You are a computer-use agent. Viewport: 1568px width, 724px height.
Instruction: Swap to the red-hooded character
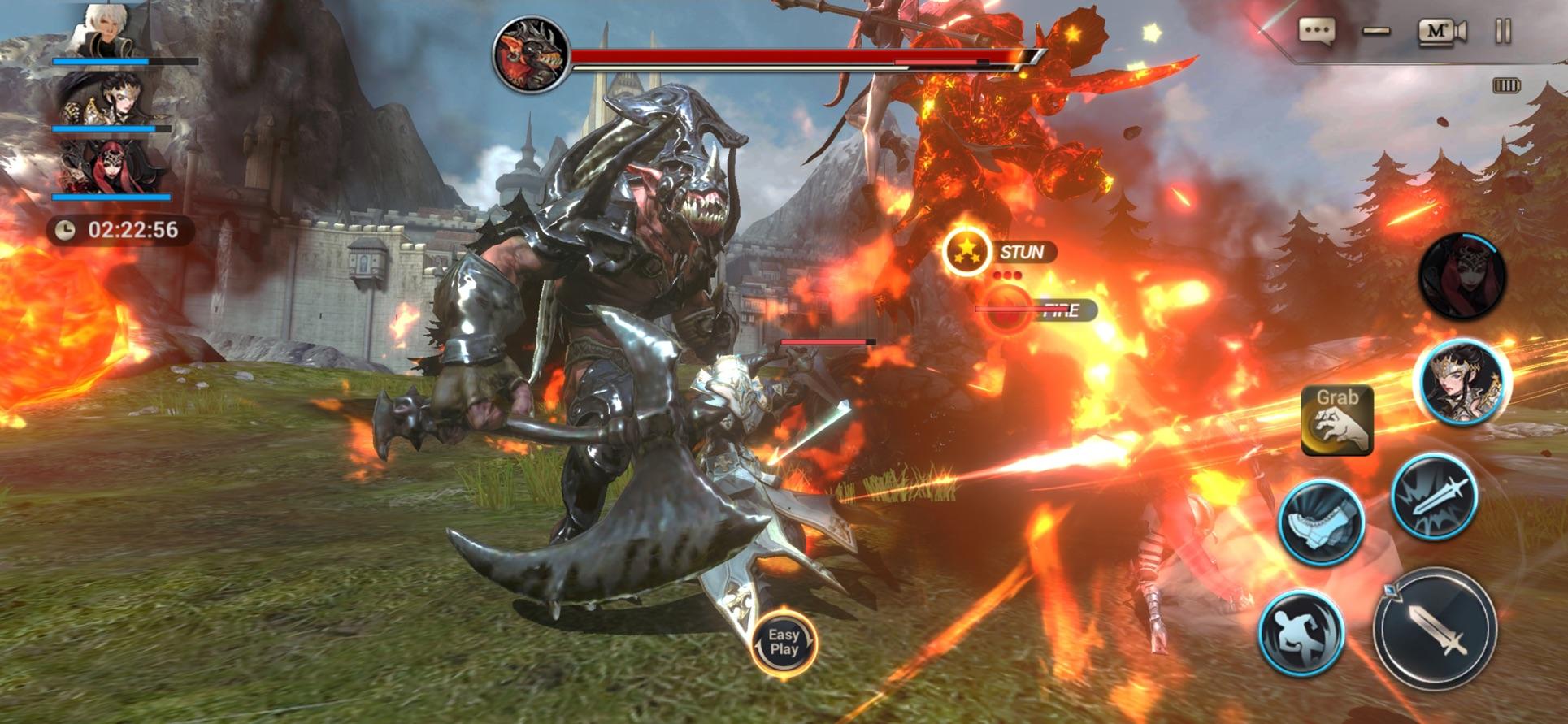1462,276
